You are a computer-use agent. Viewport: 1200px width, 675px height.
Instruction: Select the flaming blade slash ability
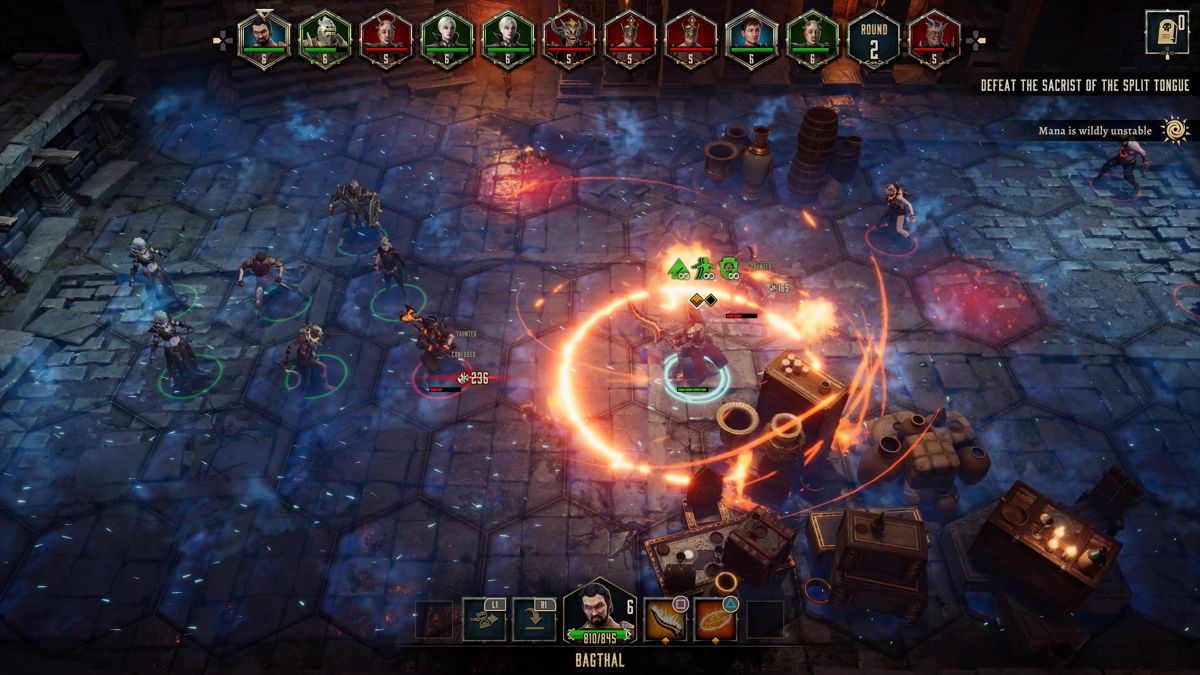(x=665, y=620)
